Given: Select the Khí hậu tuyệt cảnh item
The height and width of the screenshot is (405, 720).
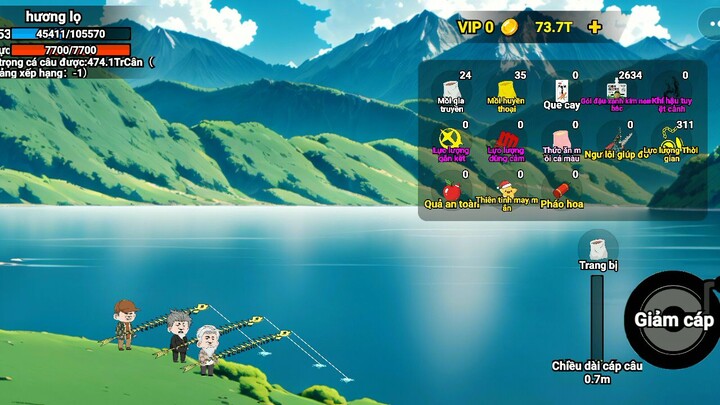Looking at the screenshot, I should coord(672,90).
